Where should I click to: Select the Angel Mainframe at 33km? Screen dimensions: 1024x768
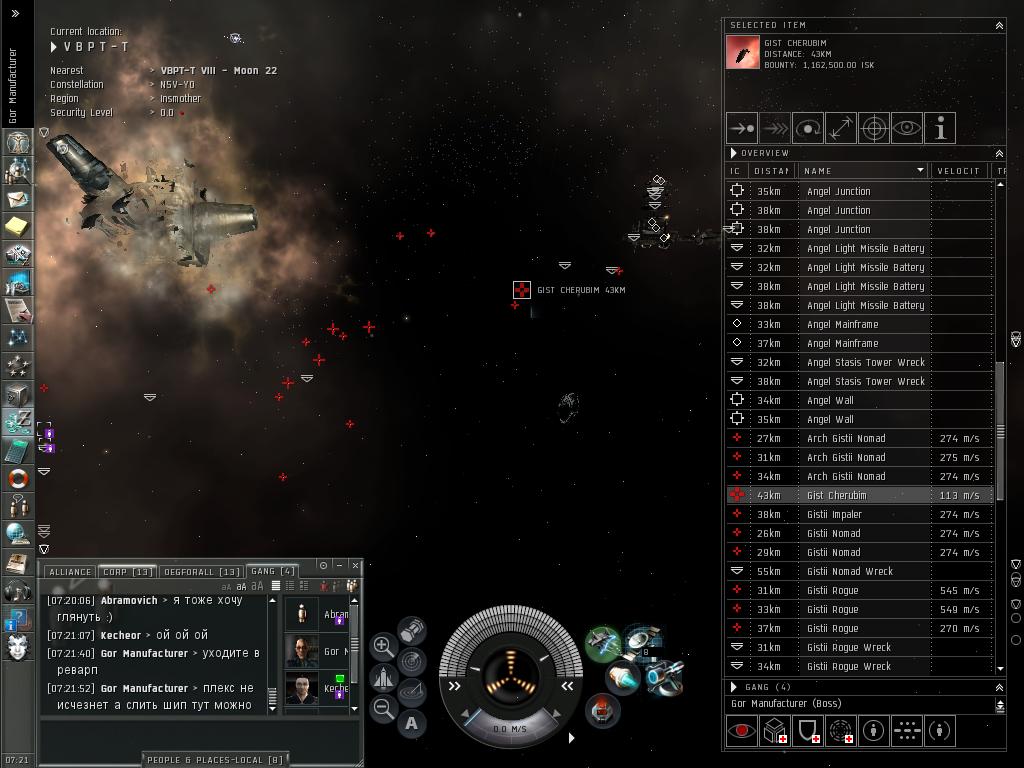pos(842,324)
